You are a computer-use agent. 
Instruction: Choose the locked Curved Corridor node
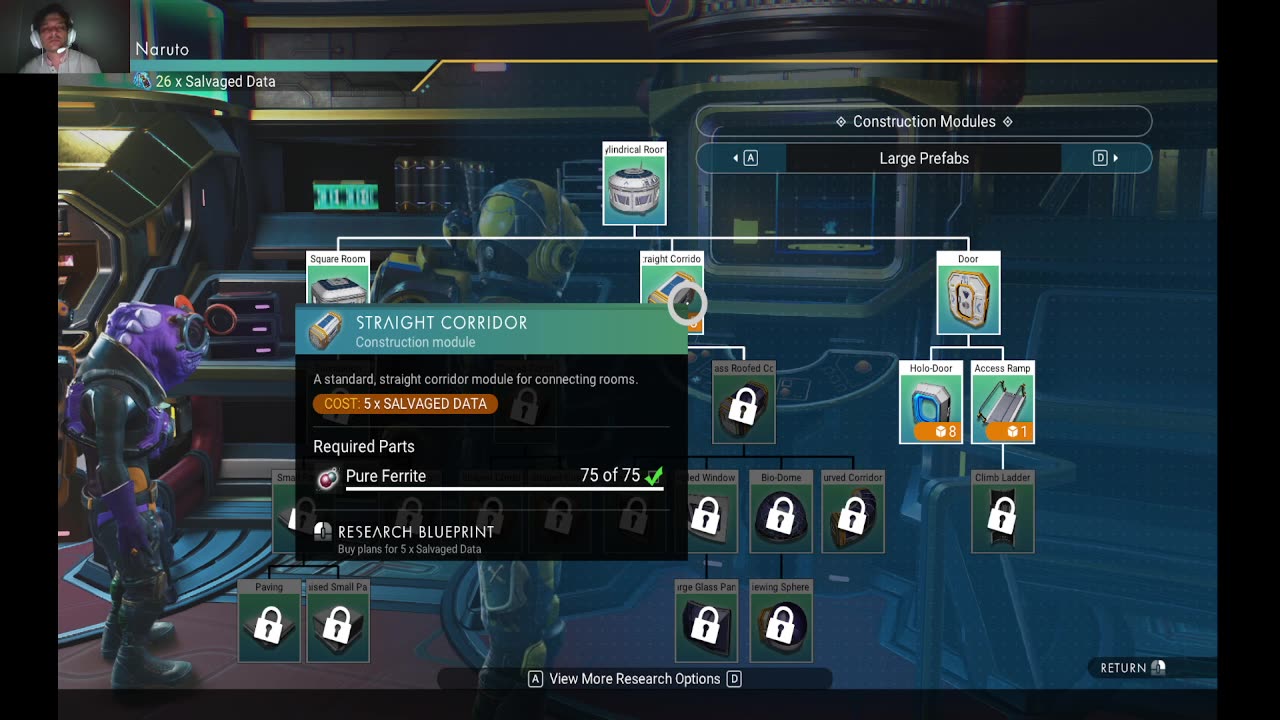[x=853, y=516]
